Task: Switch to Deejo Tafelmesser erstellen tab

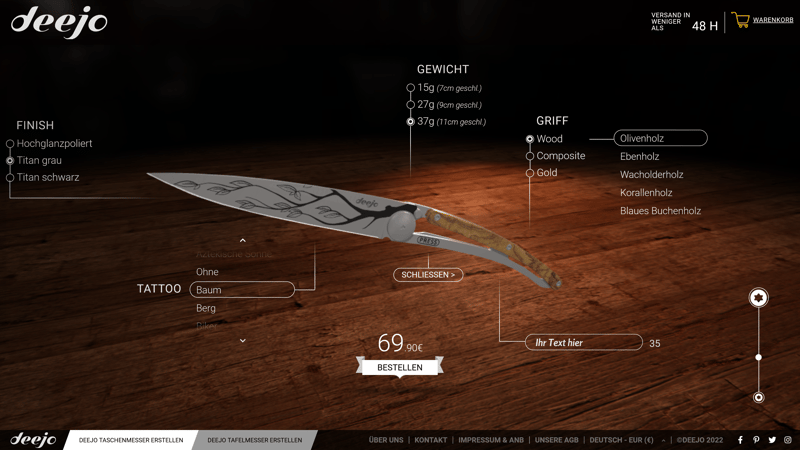Action: (254, 440)
